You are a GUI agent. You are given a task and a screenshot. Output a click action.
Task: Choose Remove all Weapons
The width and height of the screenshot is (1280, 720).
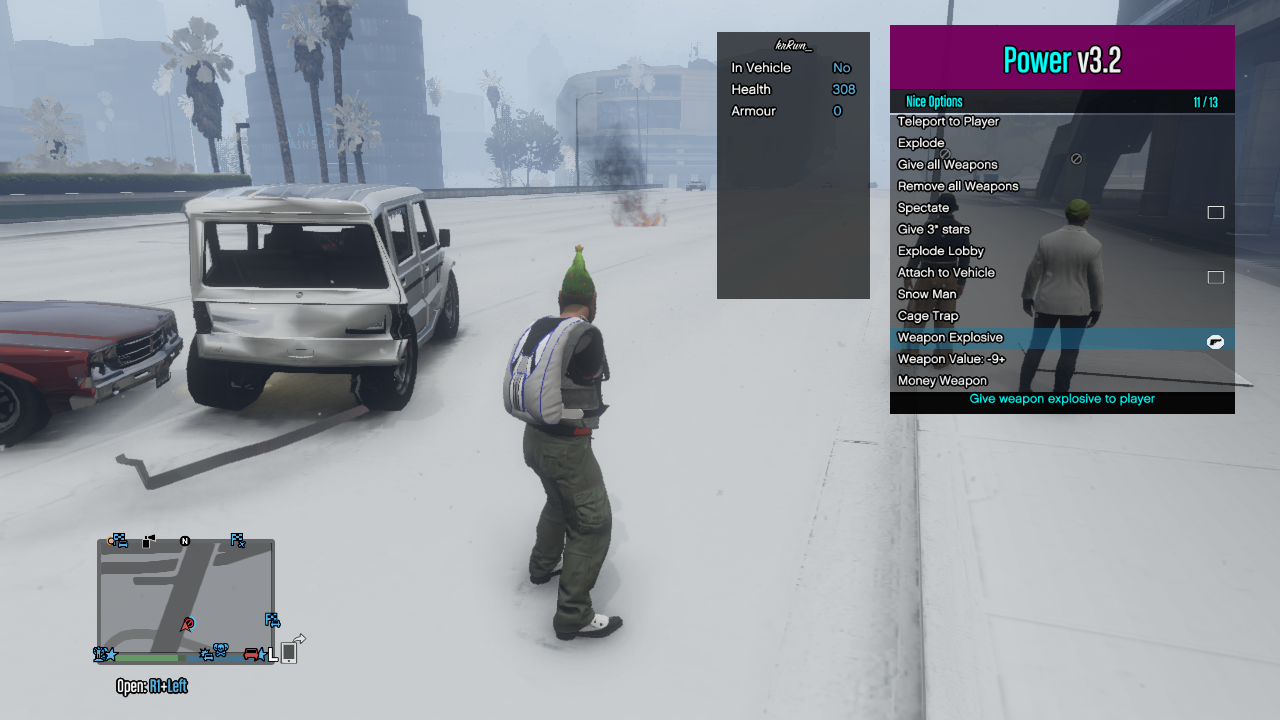[958, 186]
